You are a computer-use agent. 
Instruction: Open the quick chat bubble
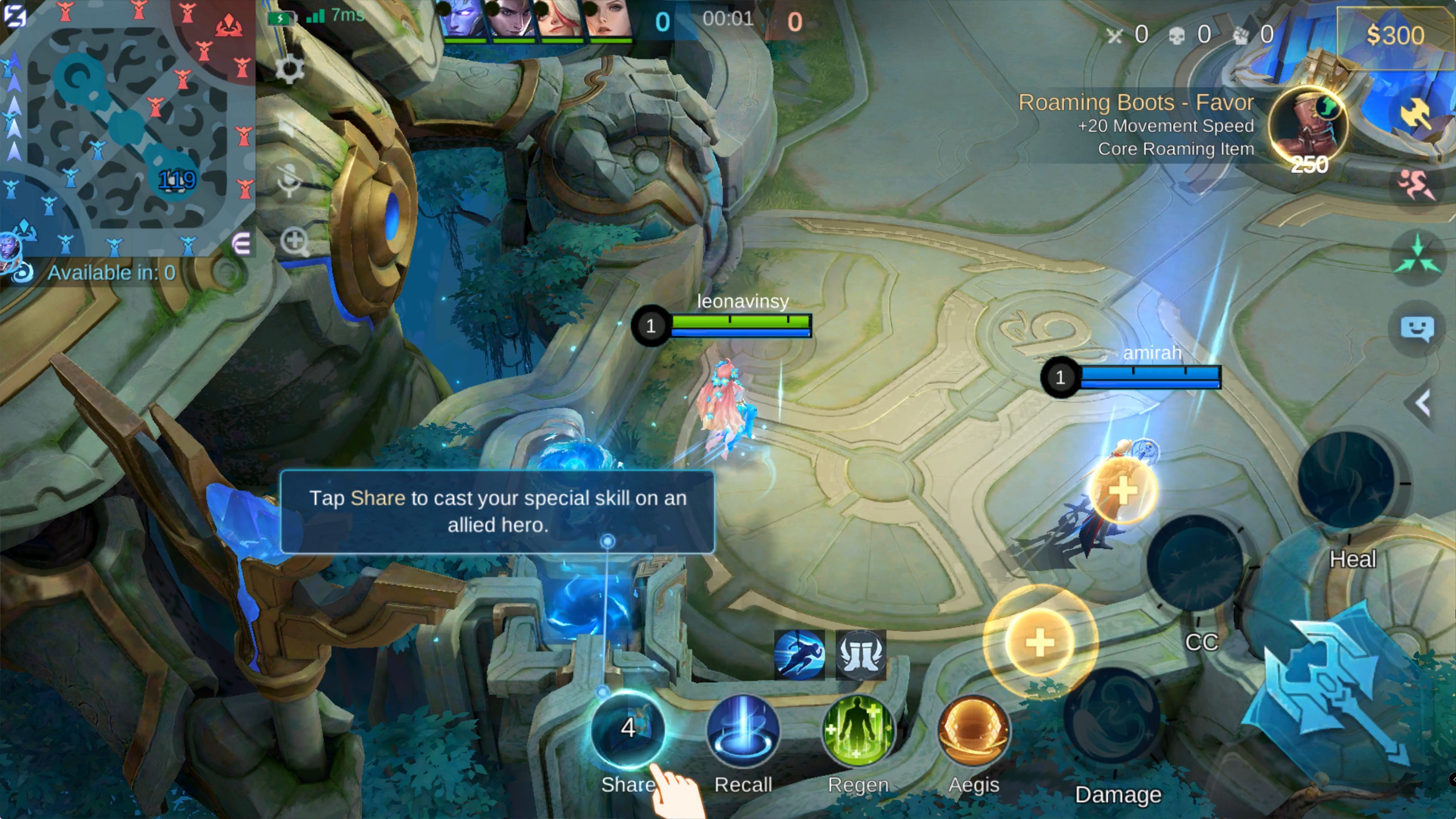tap(1417, 328)
